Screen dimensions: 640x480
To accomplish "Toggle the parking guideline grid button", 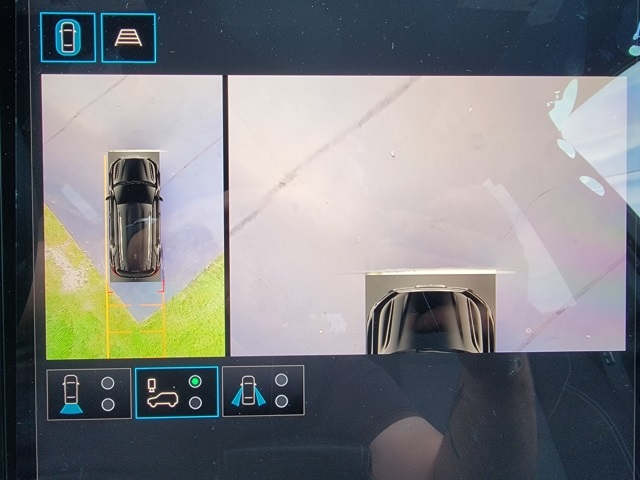I will 128,38.
